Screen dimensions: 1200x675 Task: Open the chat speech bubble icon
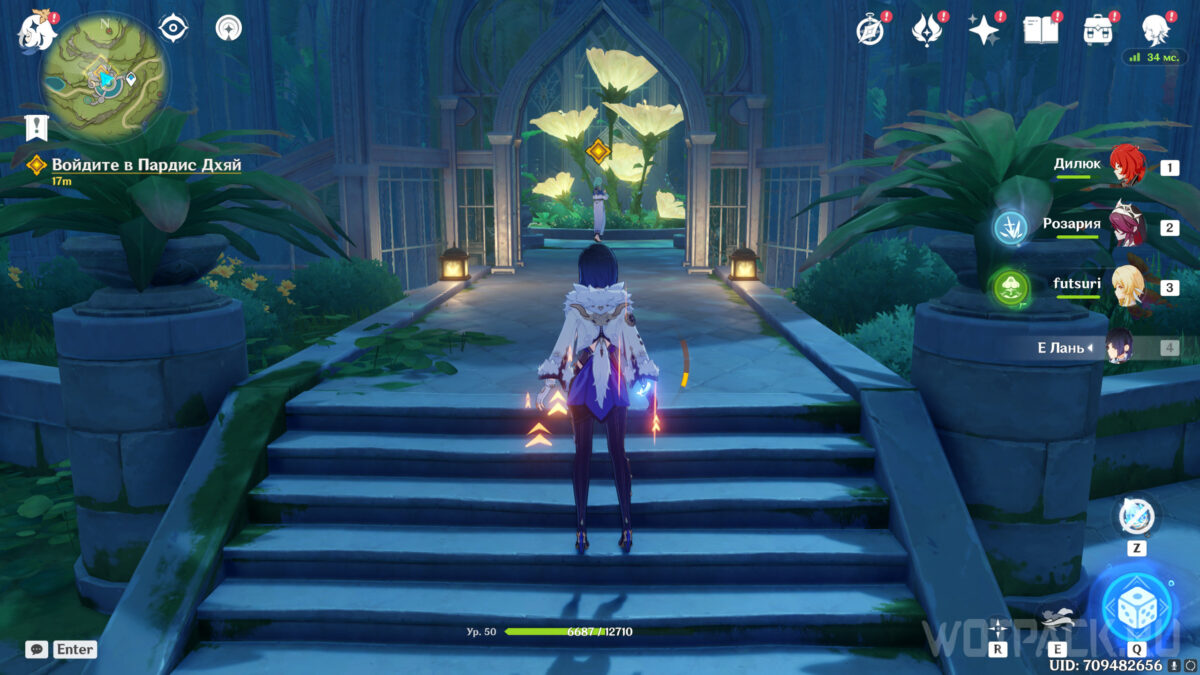(x=36, y=649)
